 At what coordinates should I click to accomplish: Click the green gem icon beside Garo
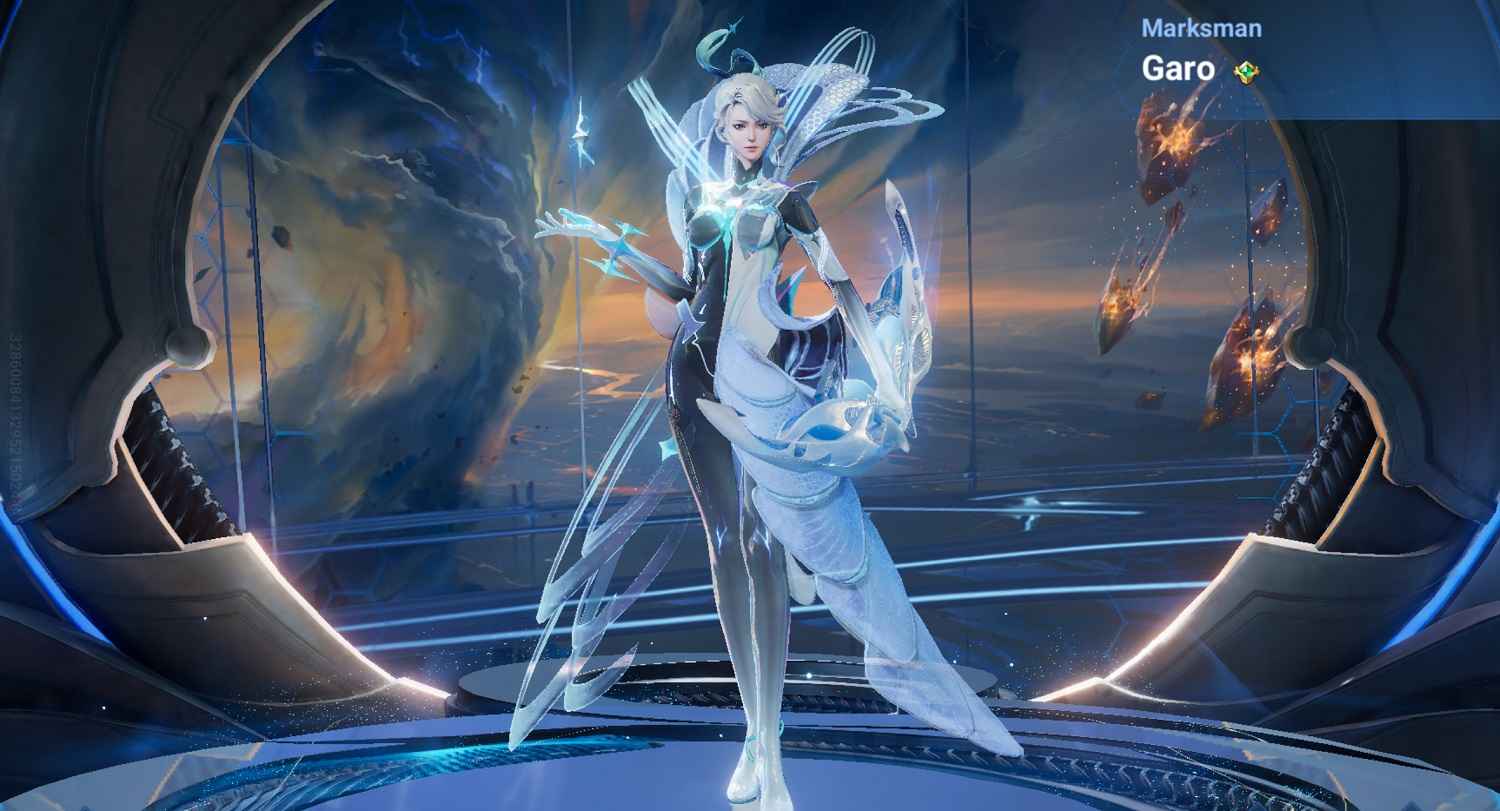(1246, 71)
